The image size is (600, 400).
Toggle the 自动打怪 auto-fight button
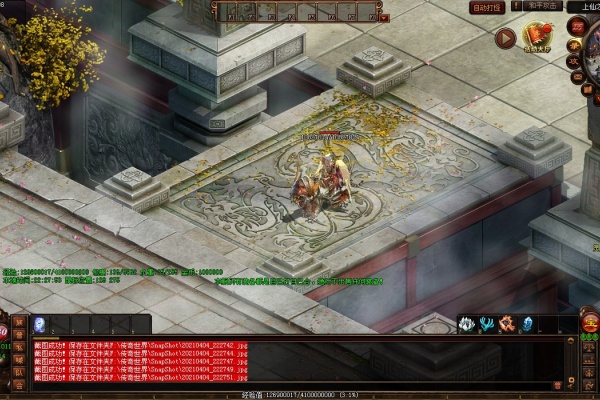486,7
